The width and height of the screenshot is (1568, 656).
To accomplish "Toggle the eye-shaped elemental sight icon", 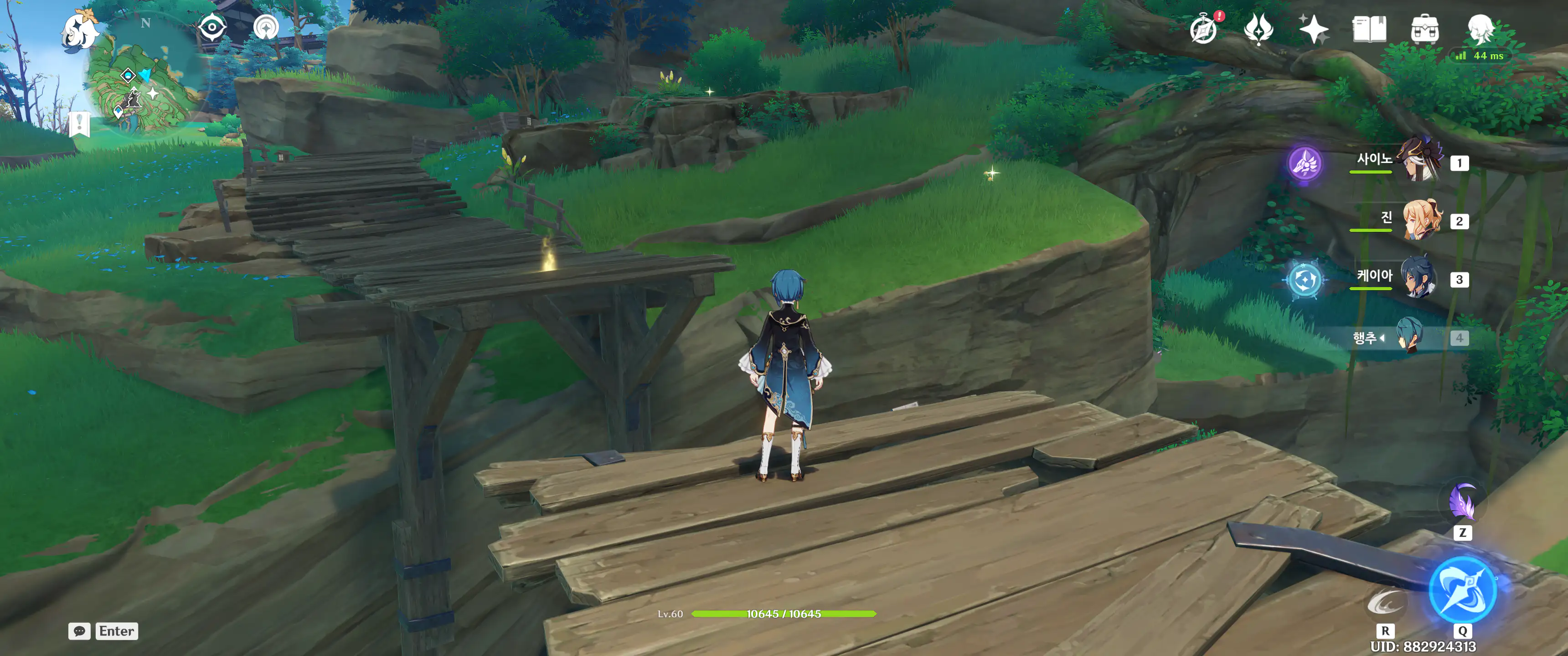I will click(212, 28).
